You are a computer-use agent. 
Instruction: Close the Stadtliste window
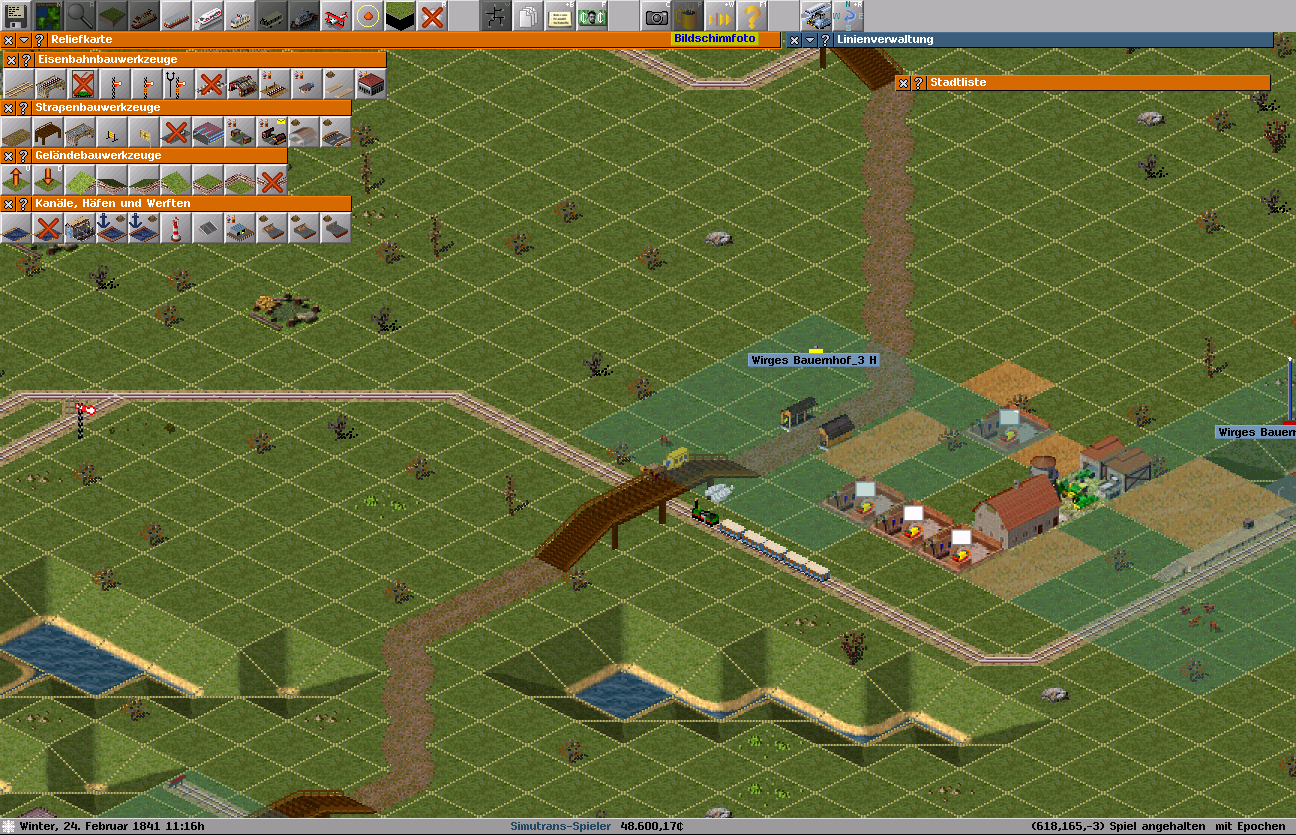coord(903,83)
